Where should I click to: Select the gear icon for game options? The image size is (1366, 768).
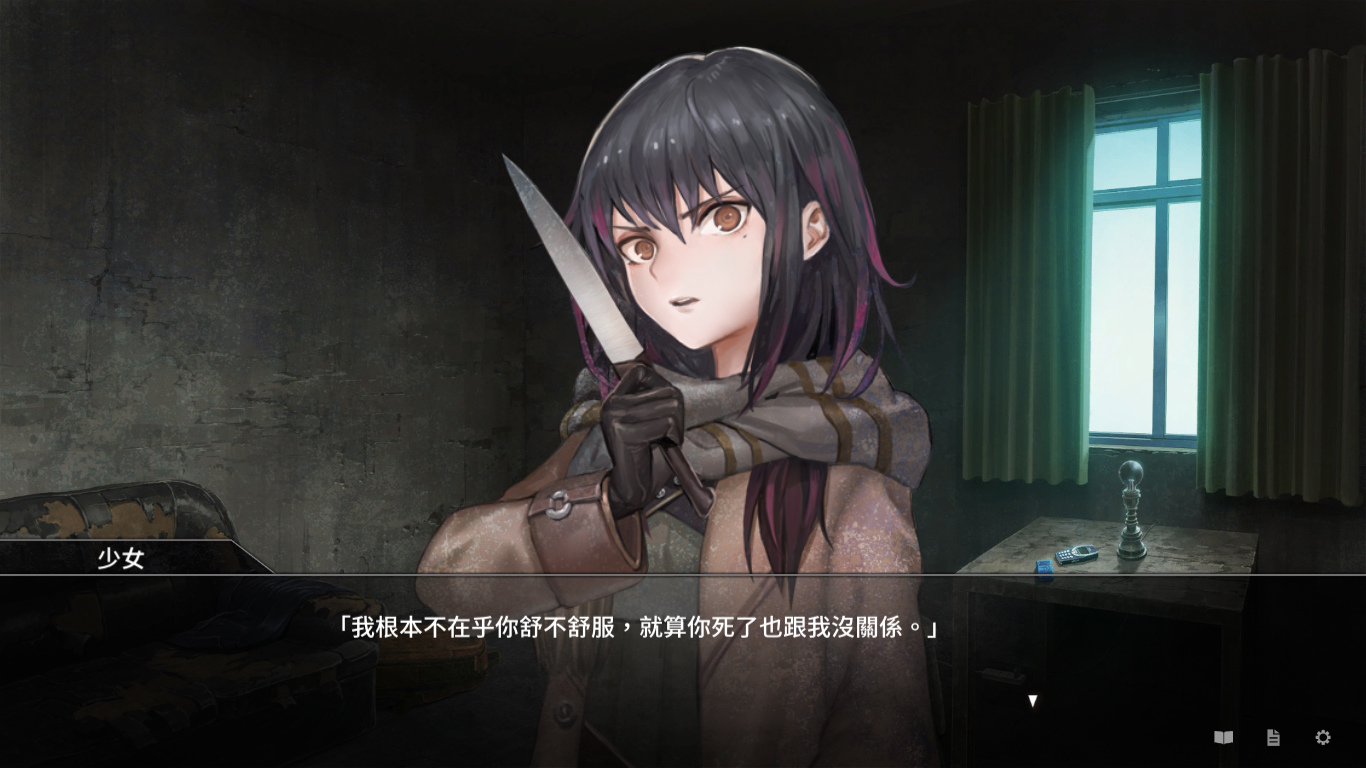(1322, 737)
